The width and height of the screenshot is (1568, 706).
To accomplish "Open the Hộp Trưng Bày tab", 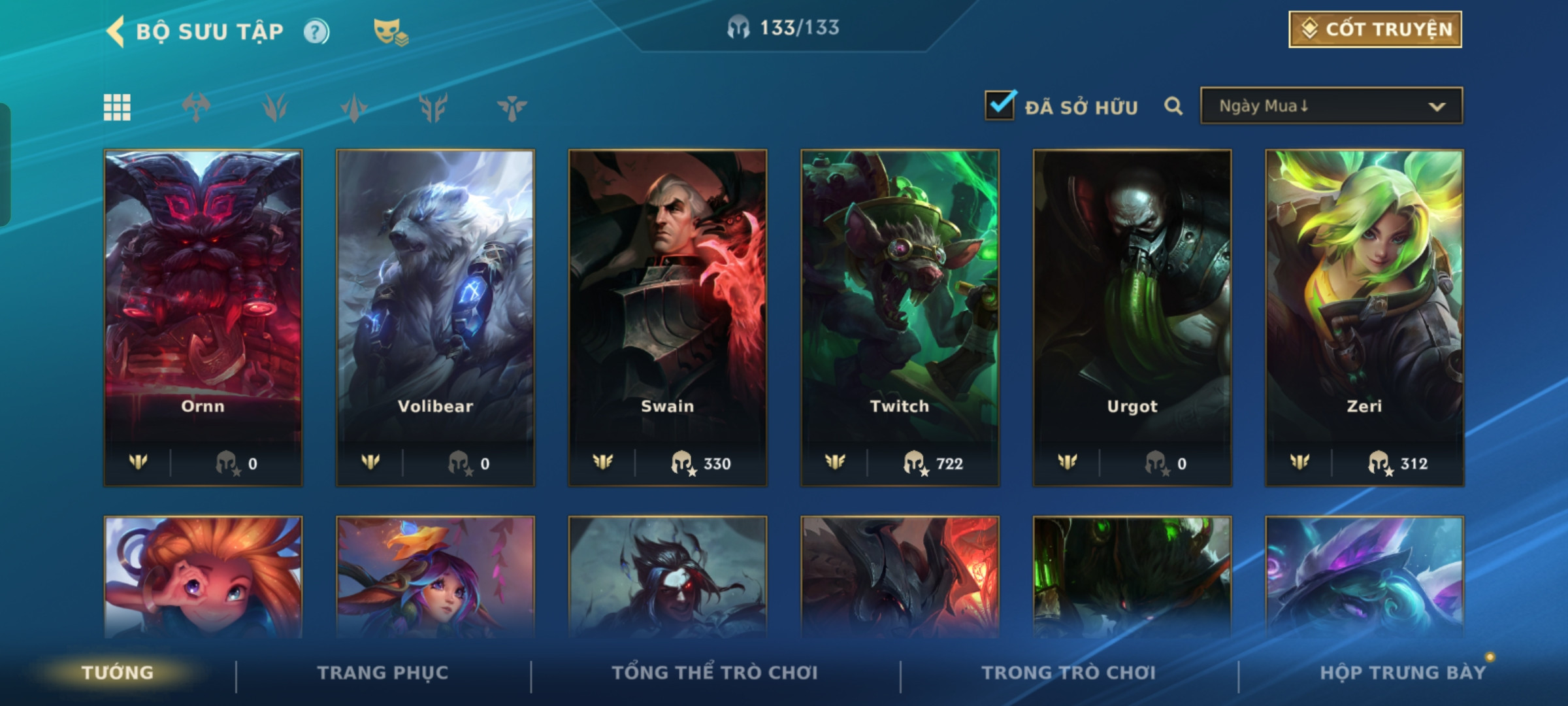I will [1402, 673].
